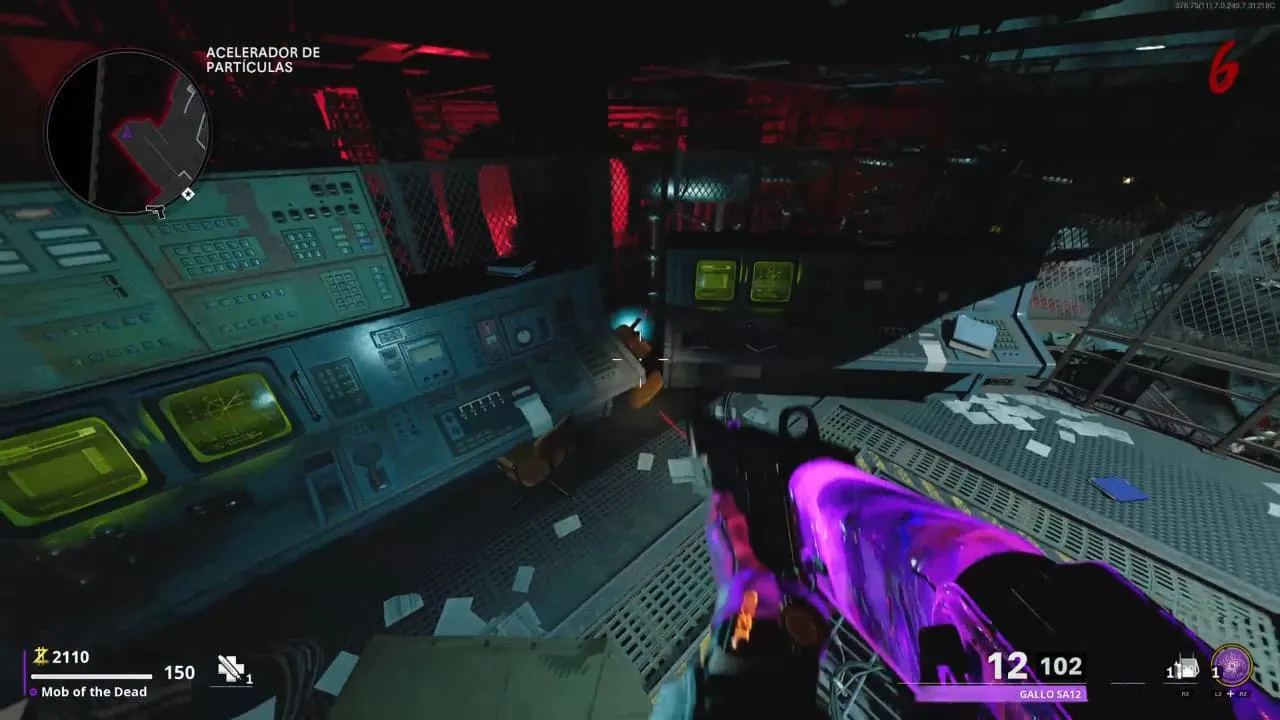This screenshot has height=720, width=1280.
Task: Use the self-revive syringe icon
Action: (231, 670)
